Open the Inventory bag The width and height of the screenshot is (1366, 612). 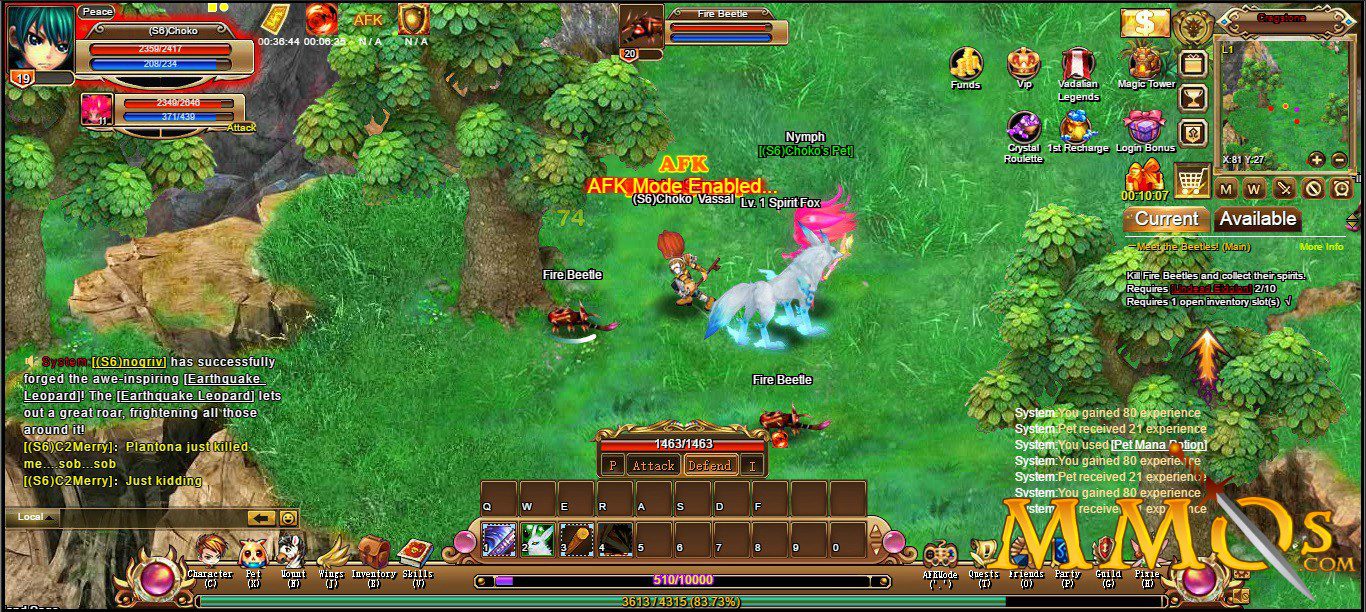point(374,554)
